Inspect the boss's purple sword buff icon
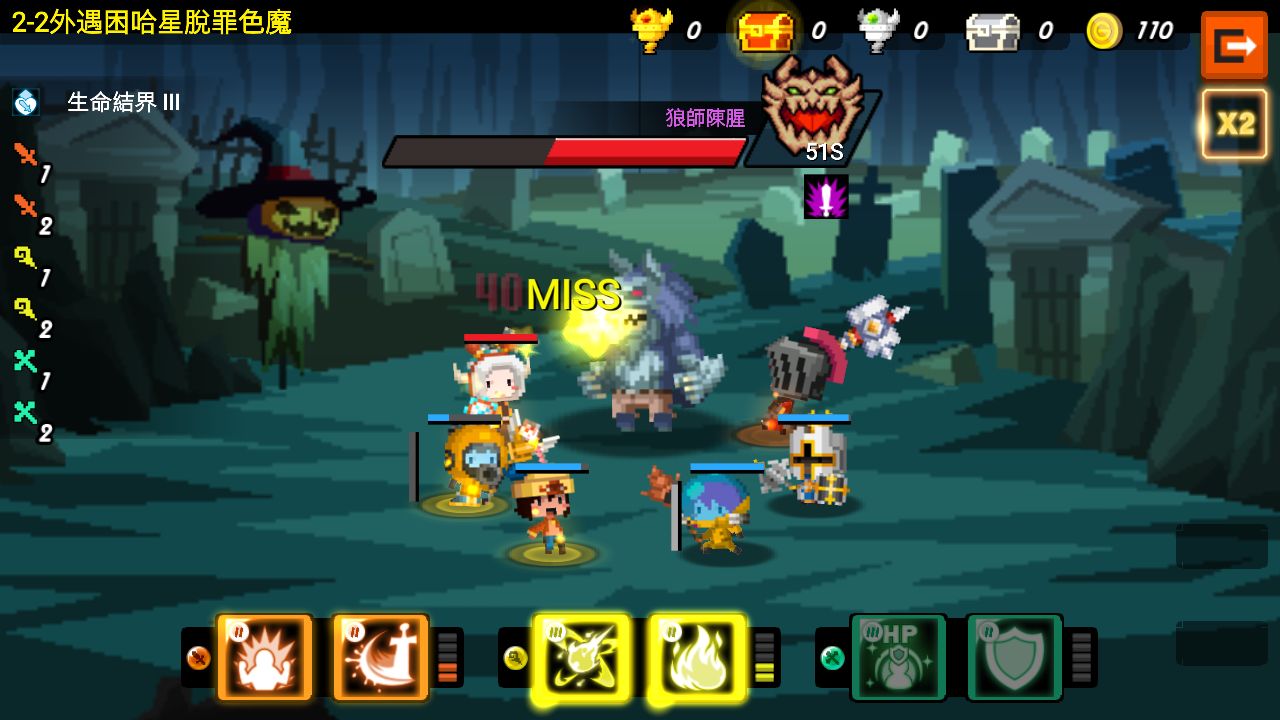 tap(826, 197)
